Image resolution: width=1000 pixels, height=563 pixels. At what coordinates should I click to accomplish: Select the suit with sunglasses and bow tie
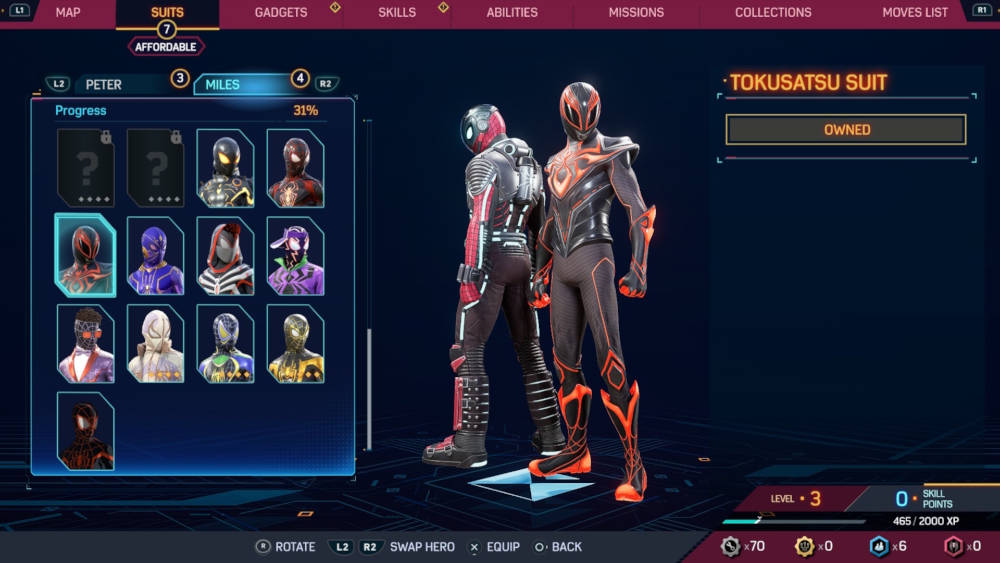click(x=85, y=344)
